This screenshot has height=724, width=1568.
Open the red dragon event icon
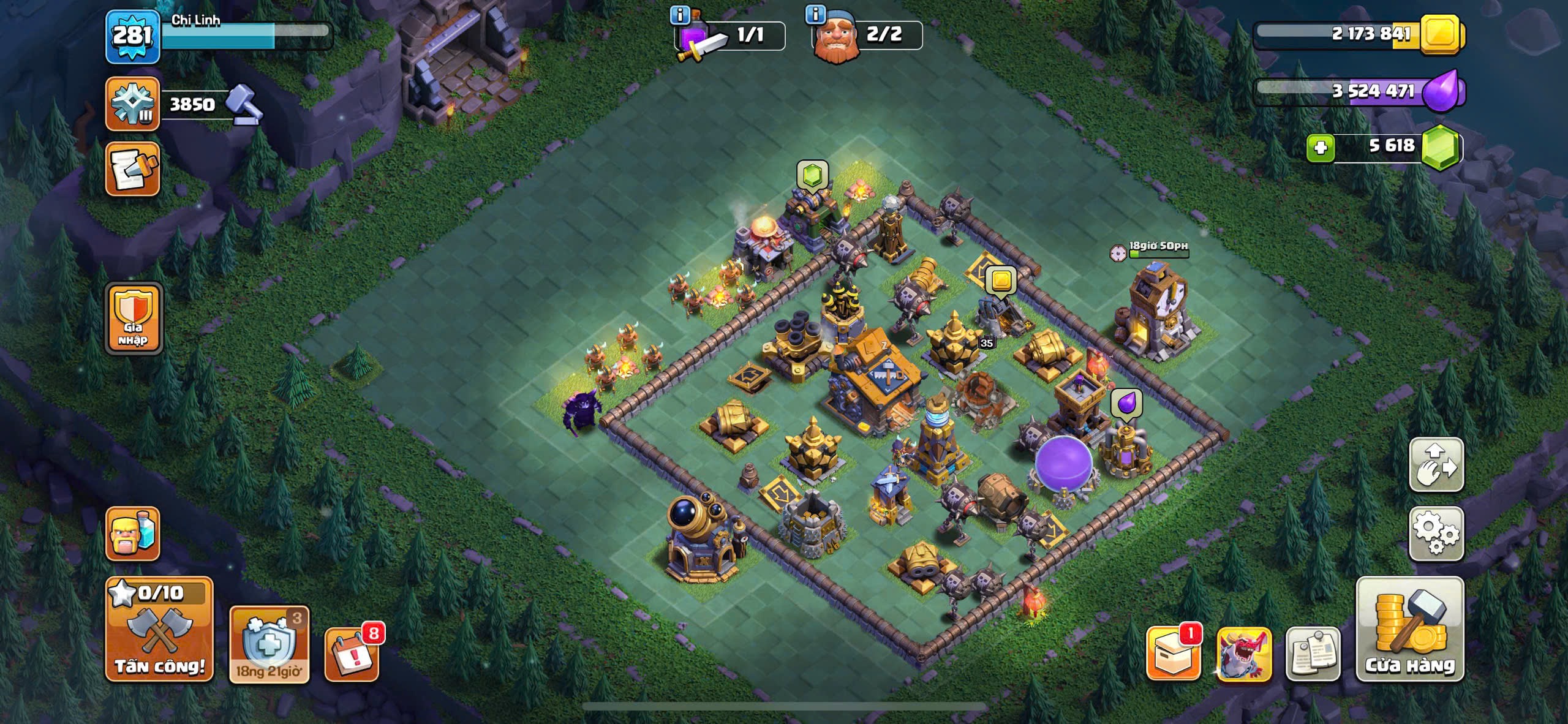coord(1244,654)
